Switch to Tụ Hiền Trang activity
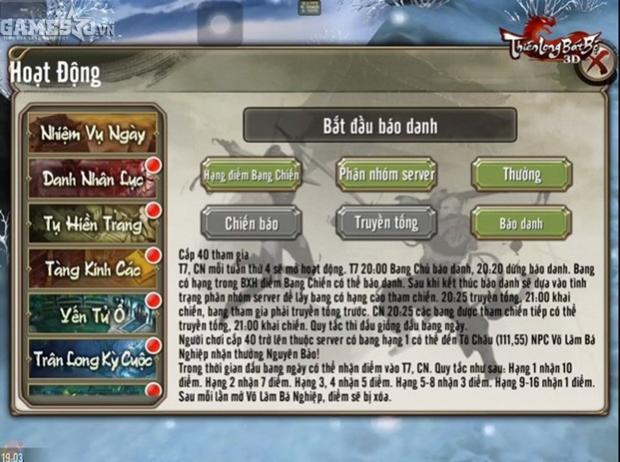620x462 pixels. pyautogui.click(x=92, y=224)
